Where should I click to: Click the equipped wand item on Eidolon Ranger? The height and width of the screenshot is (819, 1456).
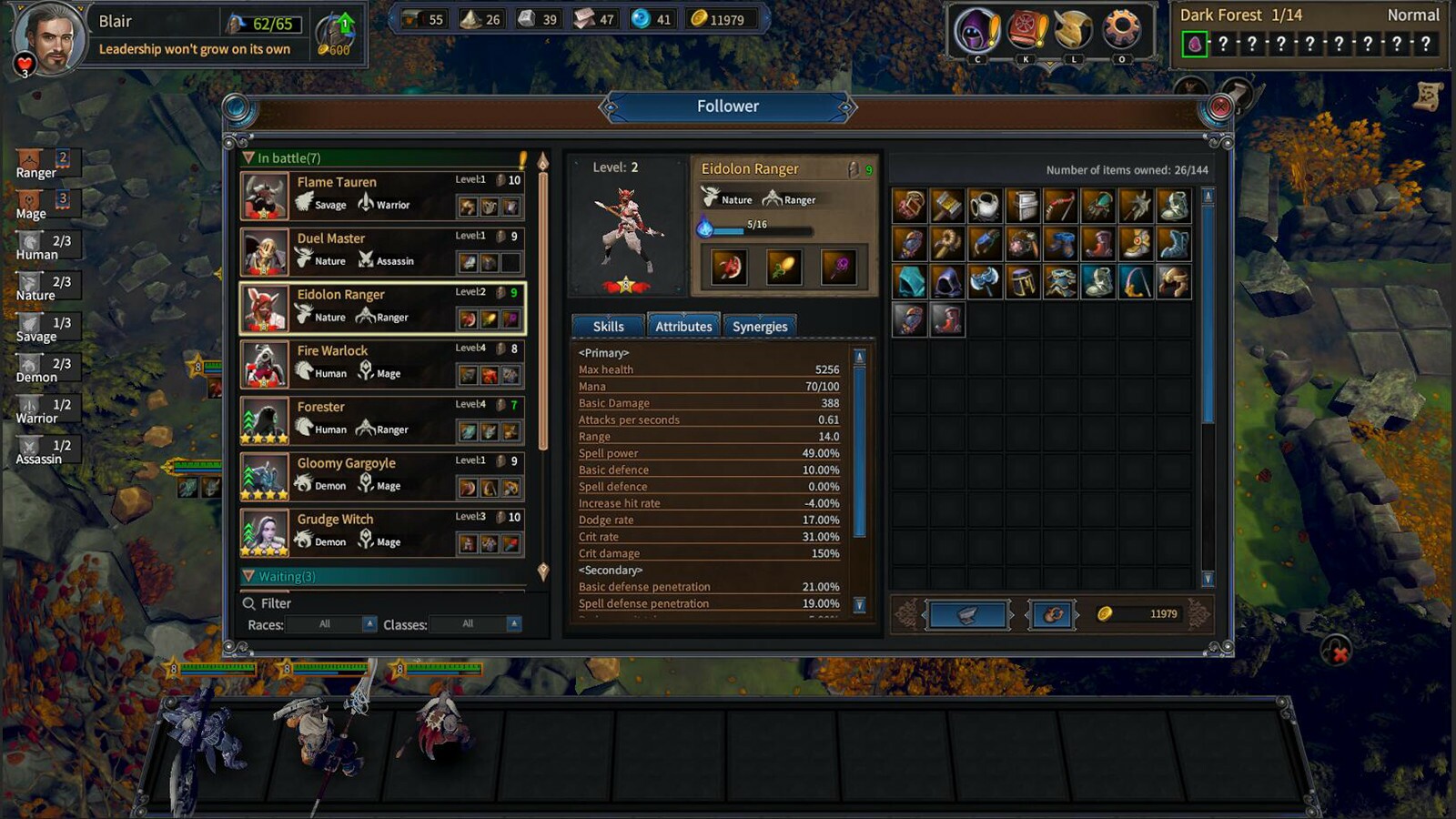[x=837, y=266]
